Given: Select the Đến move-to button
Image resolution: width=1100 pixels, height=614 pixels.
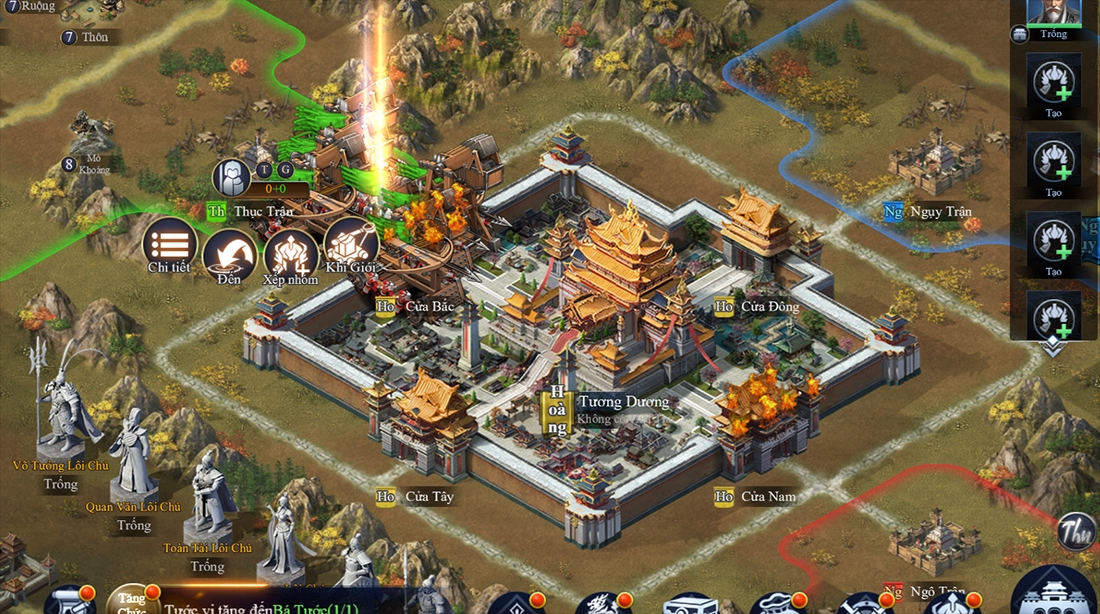Looking at the screenshot, I should (229, 256).
